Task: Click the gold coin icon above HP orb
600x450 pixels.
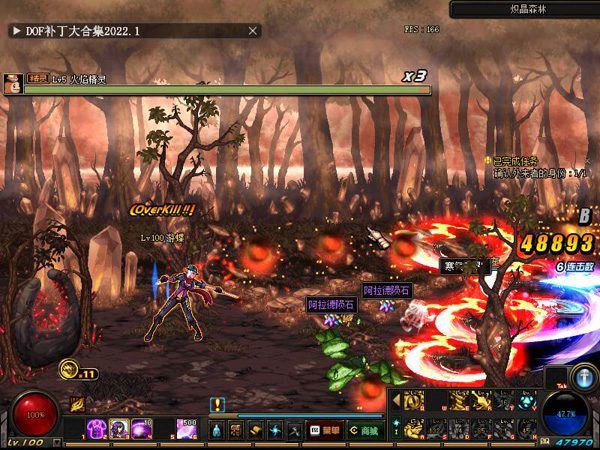Action: click(69, 369)
